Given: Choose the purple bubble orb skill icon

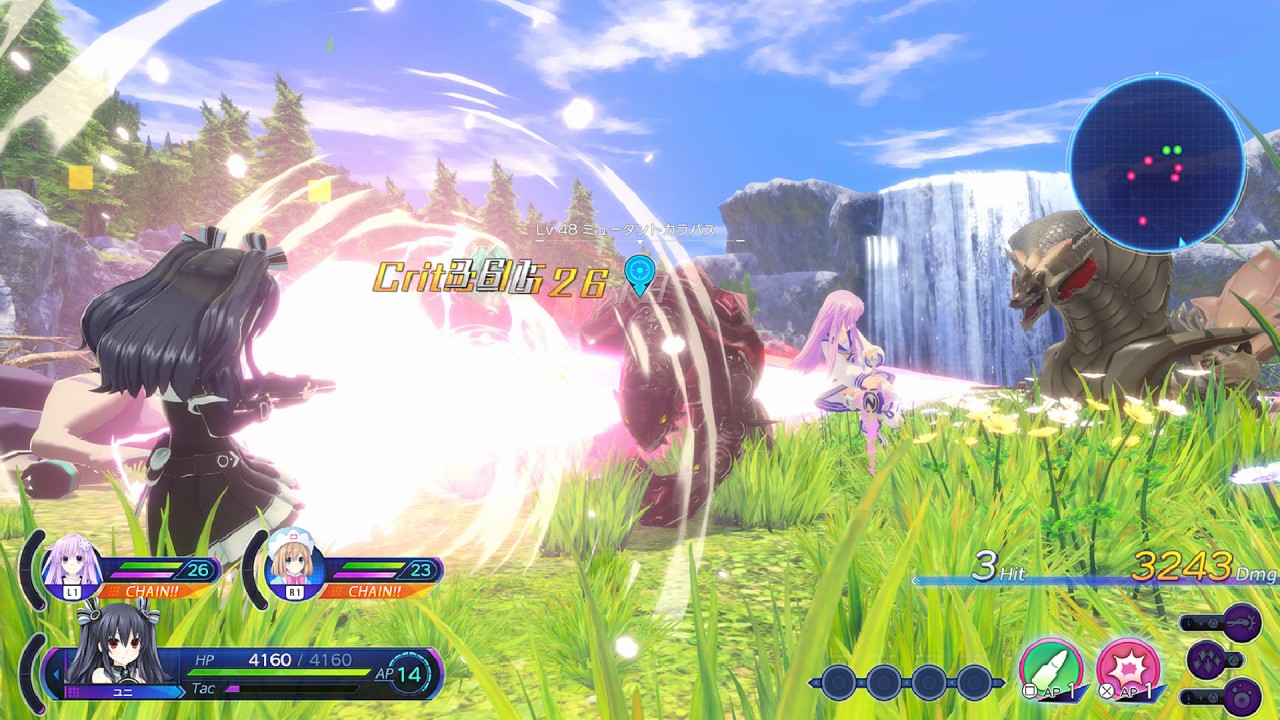Looking at the screenshot, I should (x=1242, y=696).
